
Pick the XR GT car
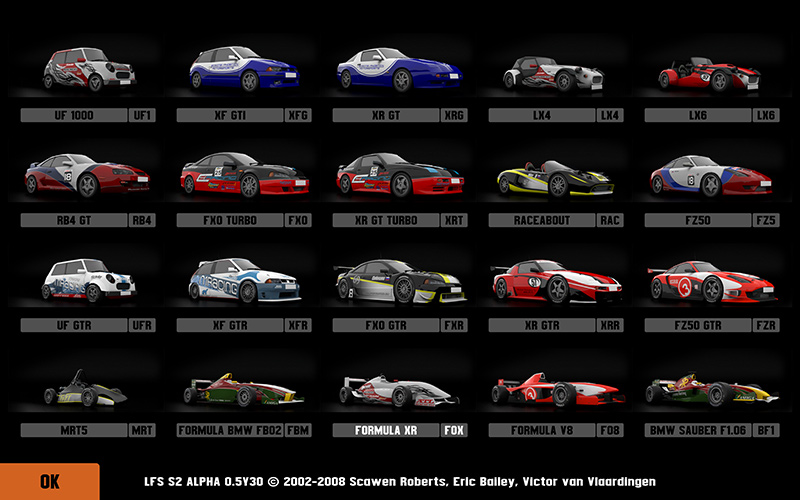[x=401, y=72]
